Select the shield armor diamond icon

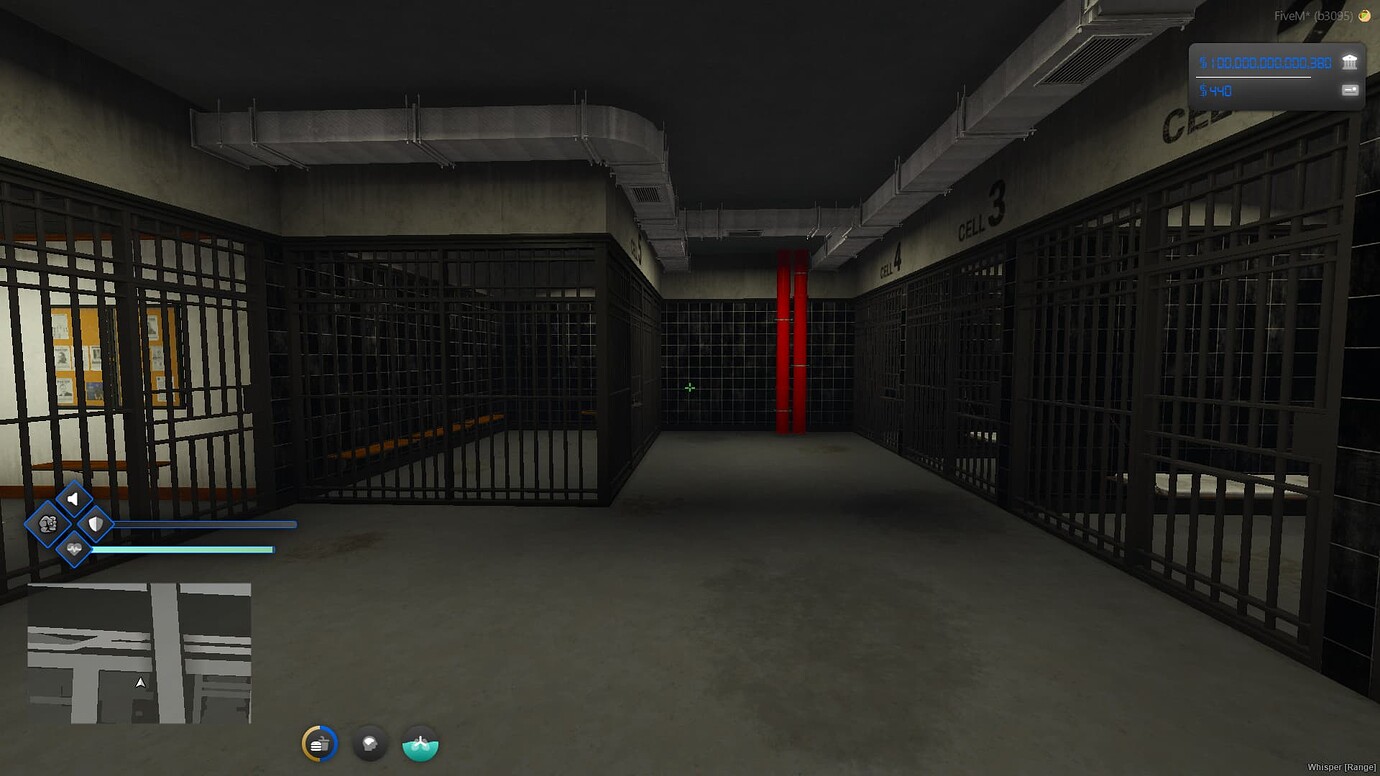(95, 523)
